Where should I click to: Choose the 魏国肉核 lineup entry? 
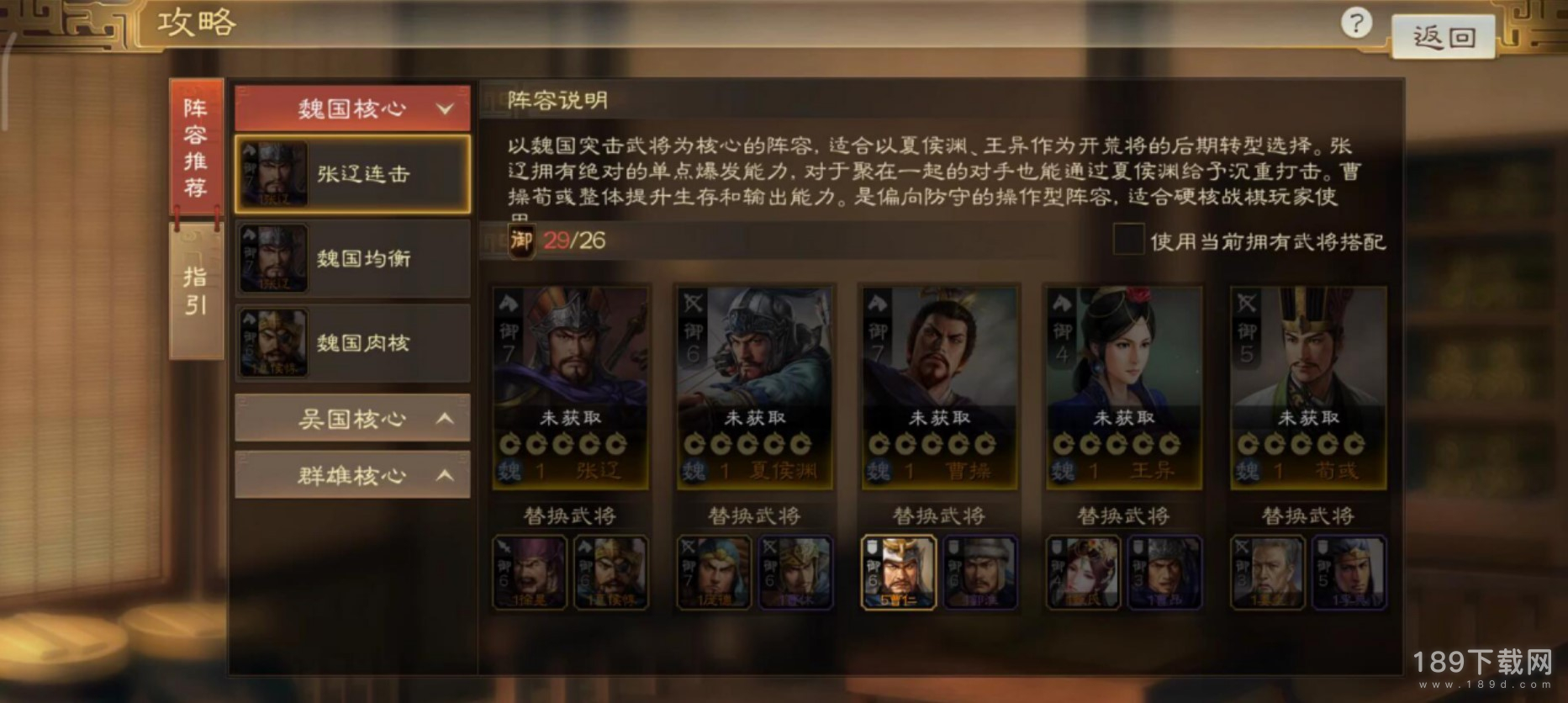[351, 342]
